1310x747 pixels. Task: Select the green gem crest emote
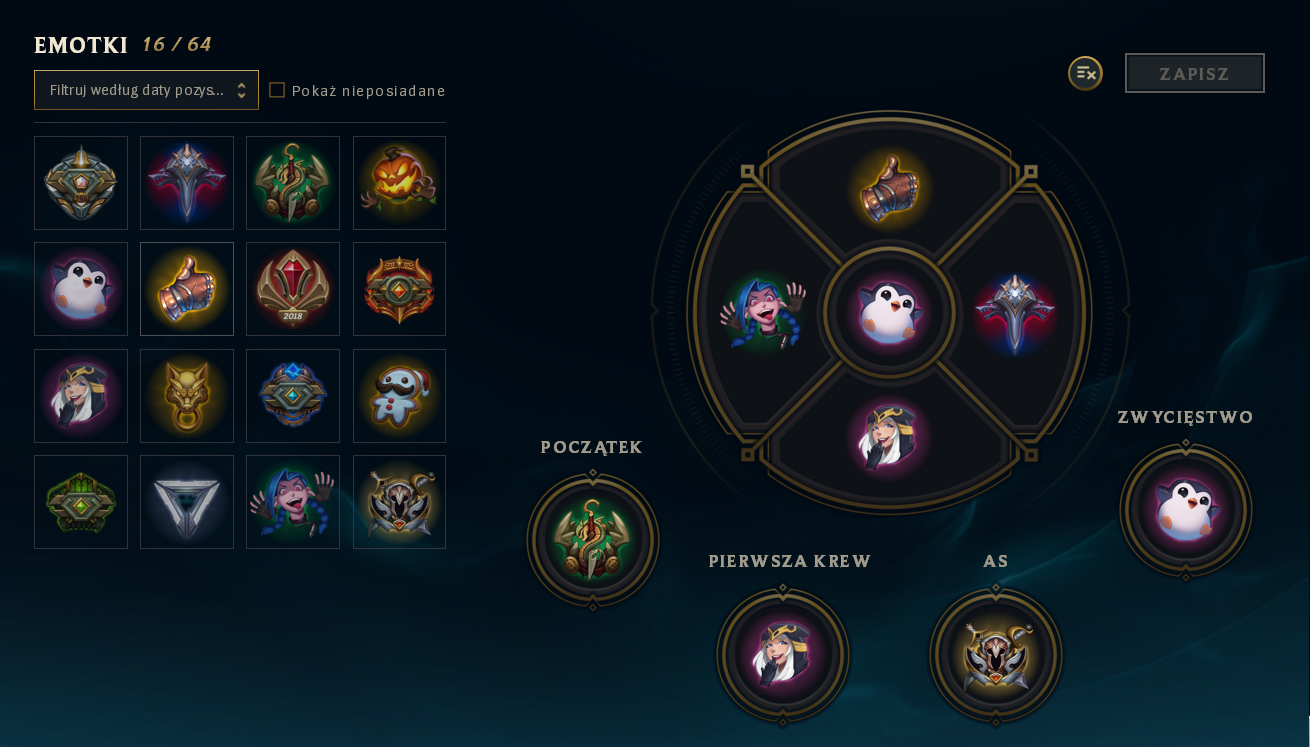[81, 502]
